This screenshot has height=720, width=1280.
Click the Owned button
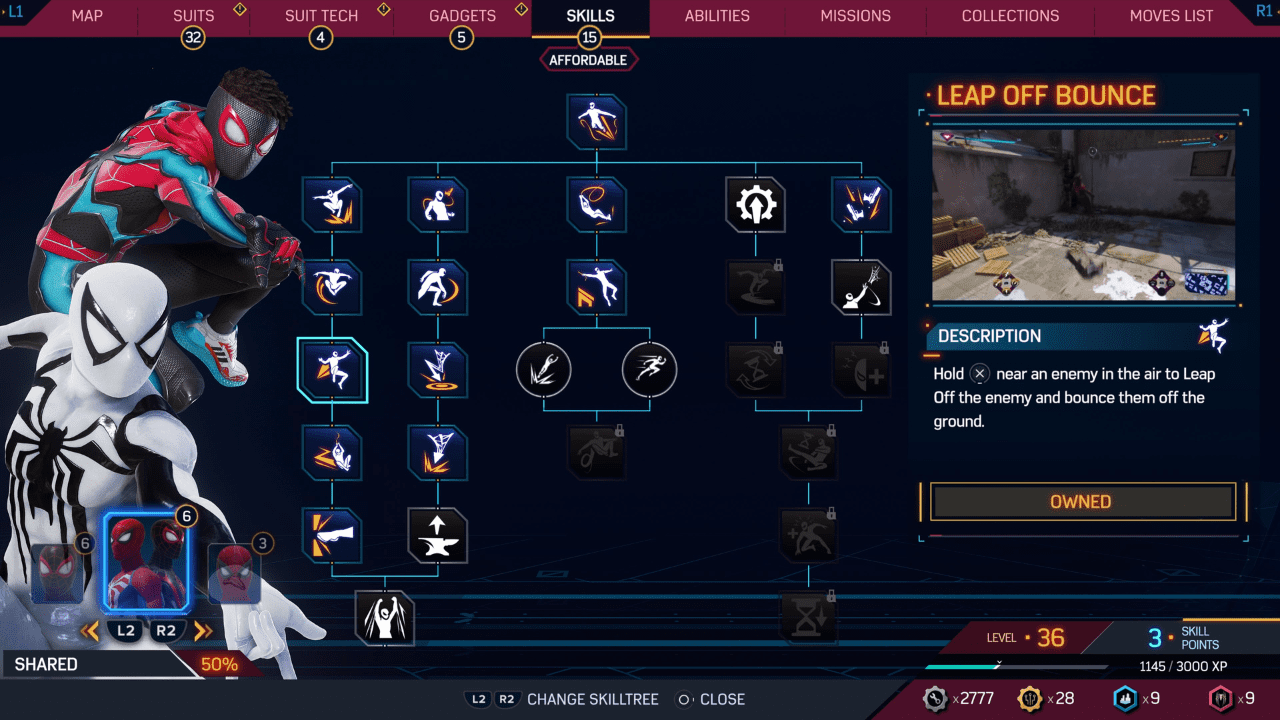coord(1081,502)
